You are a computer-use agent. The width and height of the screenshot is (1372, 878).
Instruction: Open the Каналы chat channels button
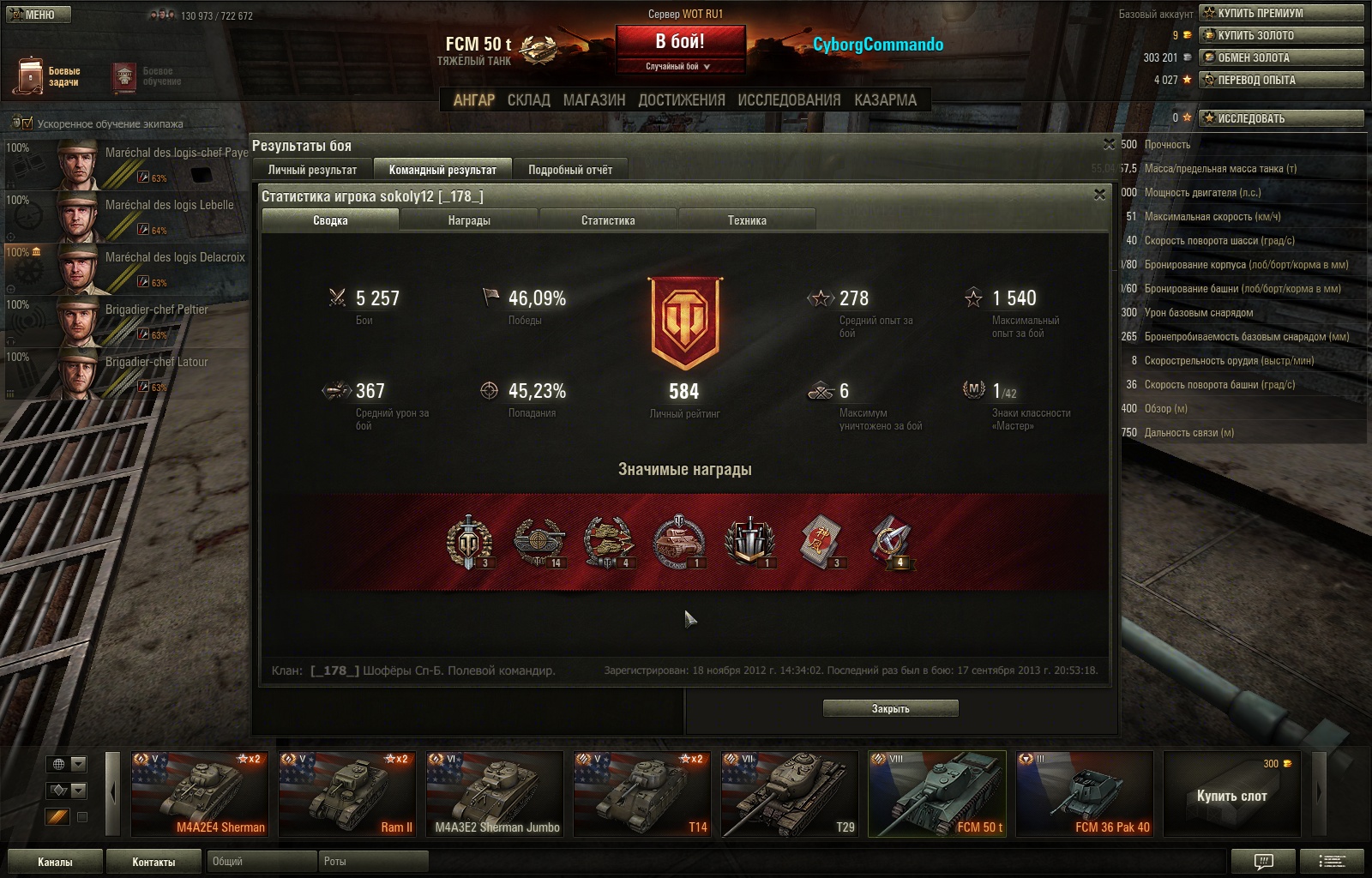[x=55, y=862]
